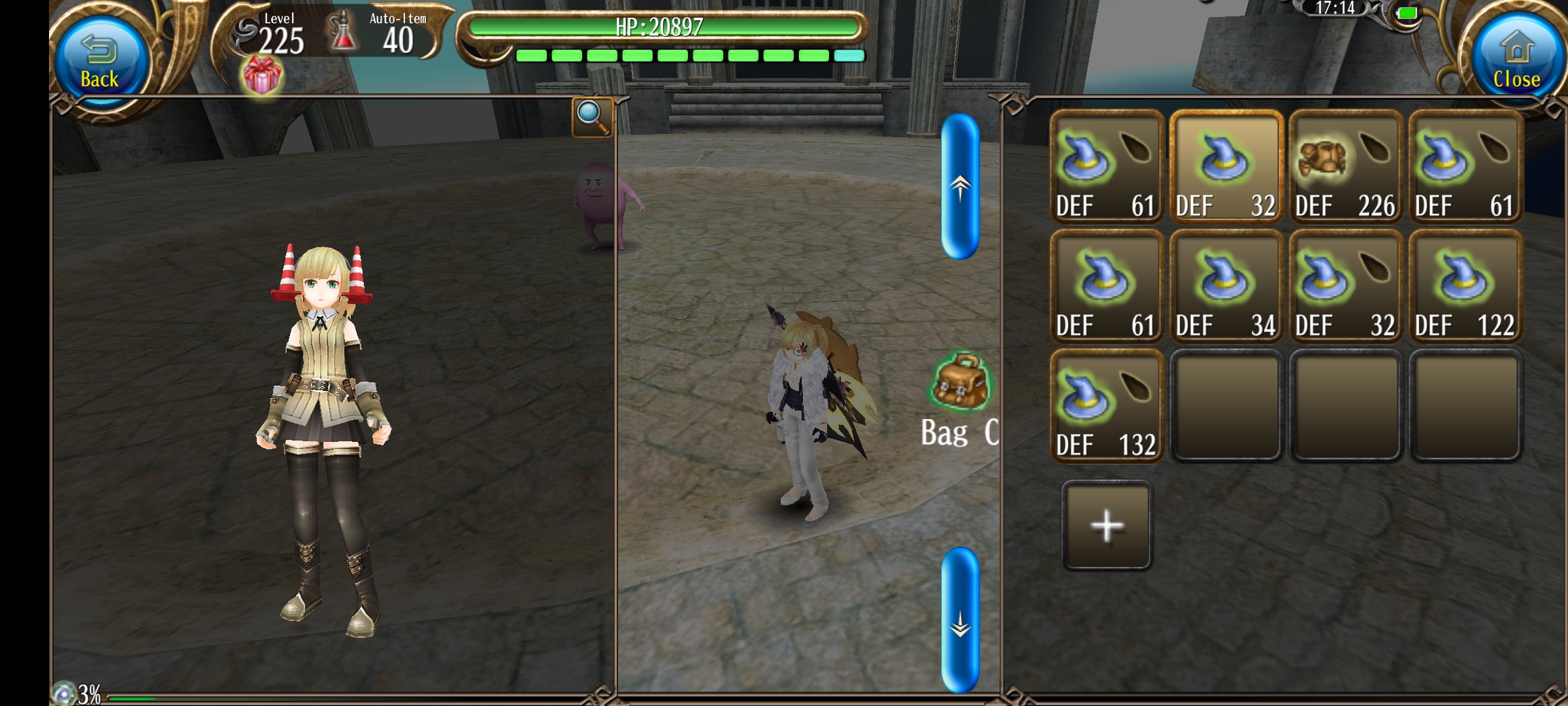Switch to next bag with down arrow
The image size is (1568, 706).
pyautogui.click(x=960, y=620)
